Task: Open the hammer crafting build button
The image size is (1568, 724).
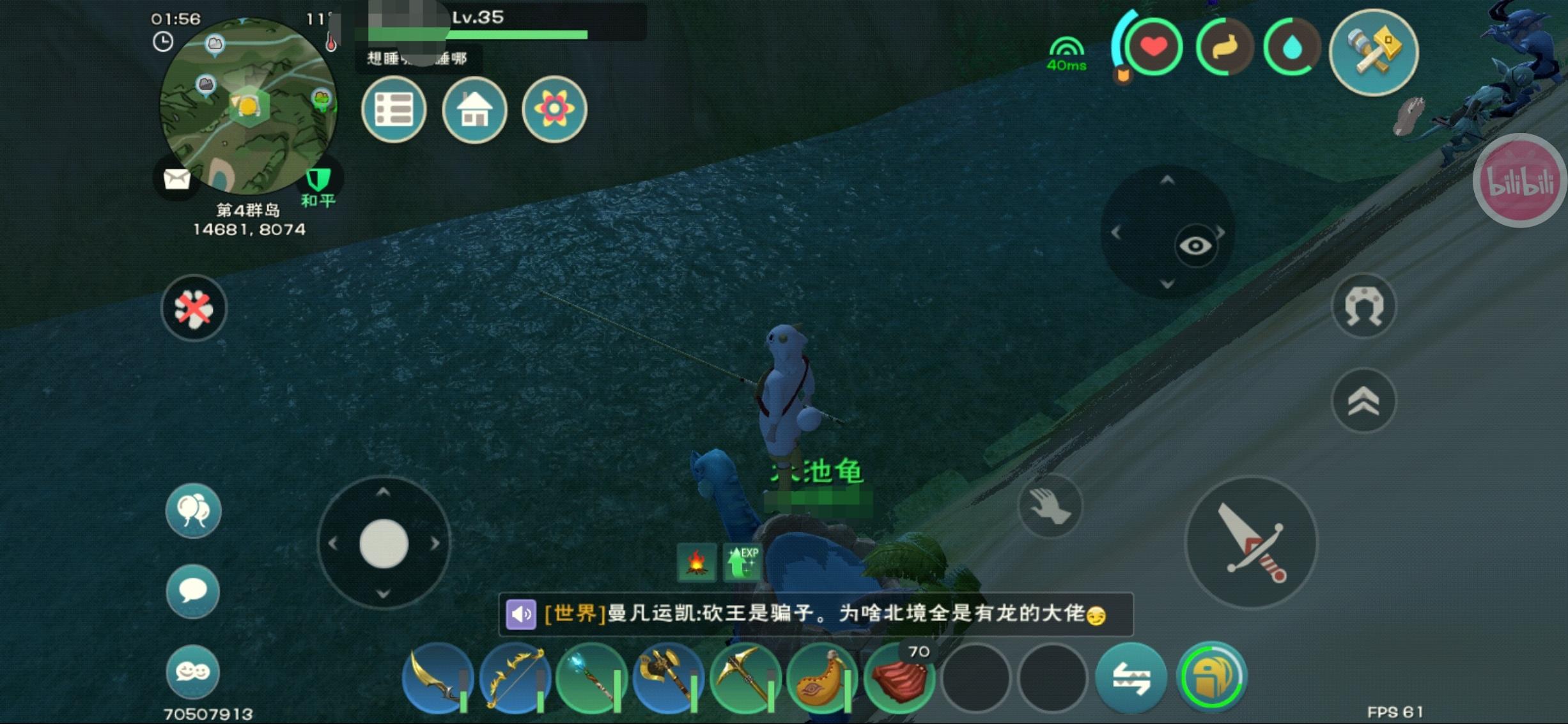Action: [1374, 52]
